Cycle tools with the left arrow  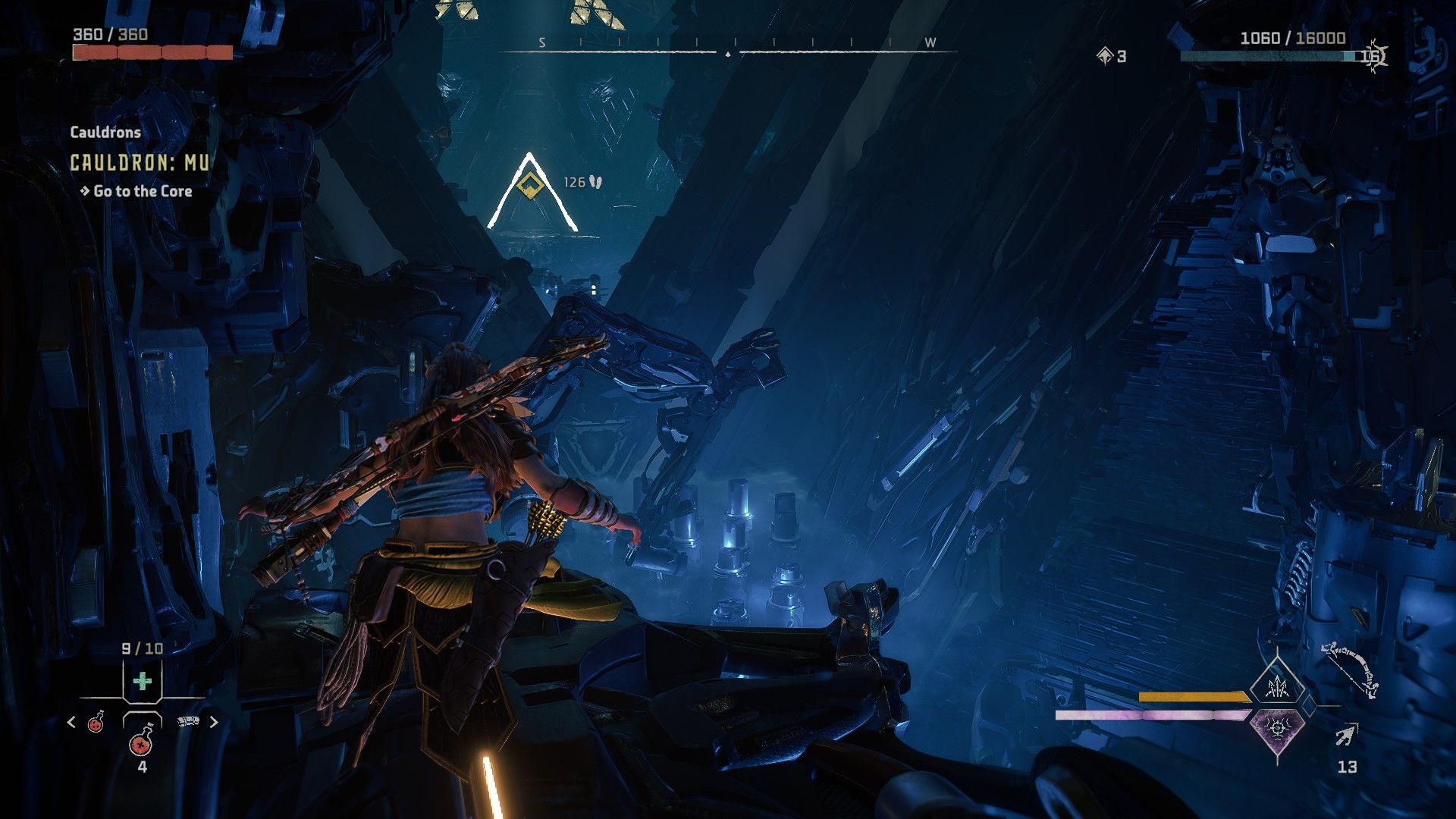point(71,722)
